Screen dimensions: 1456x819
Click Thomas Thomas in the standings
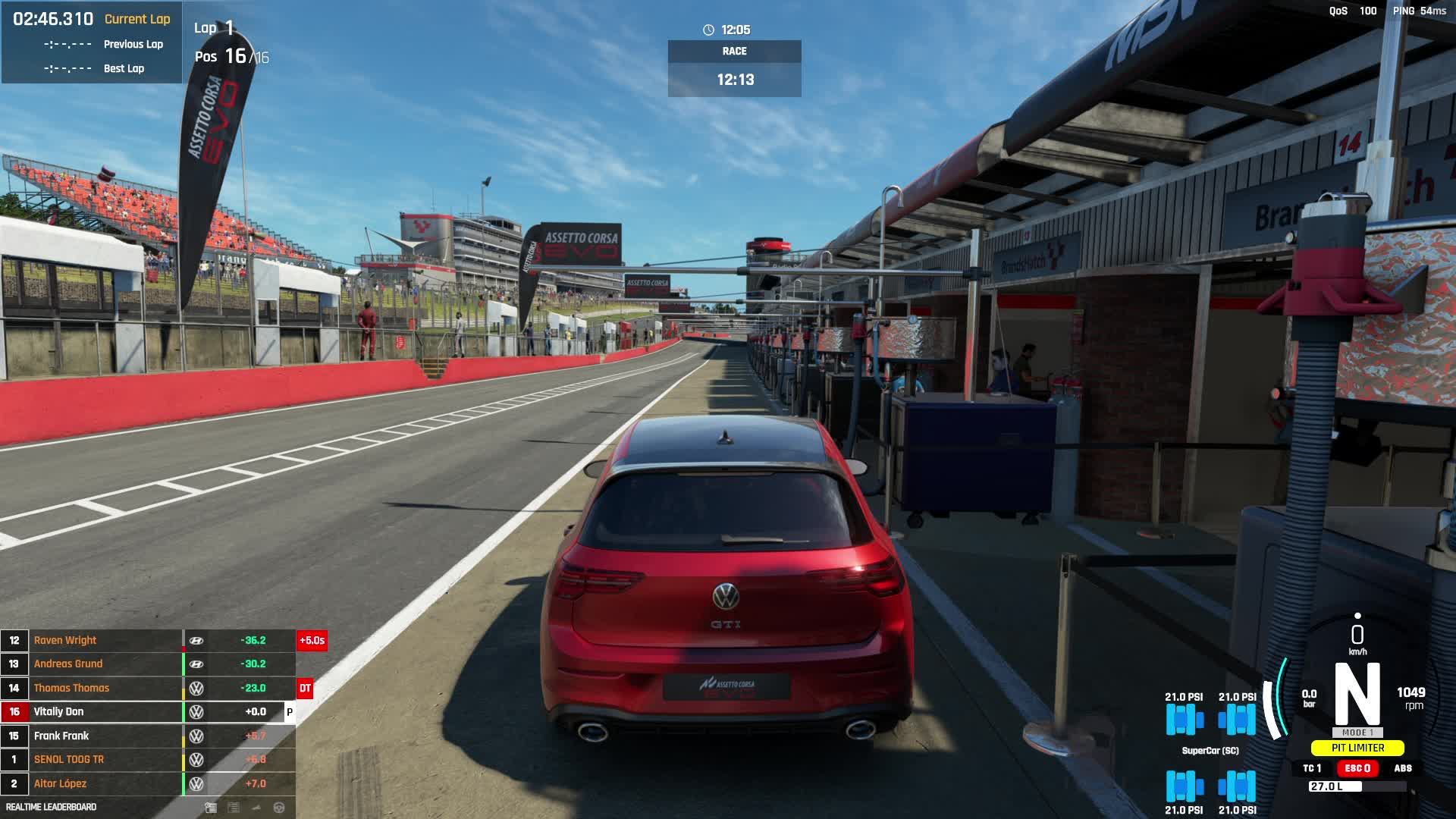(71, 688)
